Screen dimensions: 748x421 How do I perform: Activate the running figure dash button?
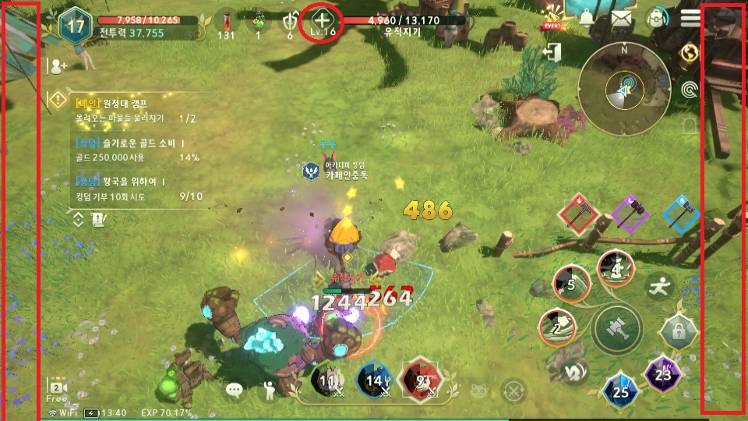[659, 285]
